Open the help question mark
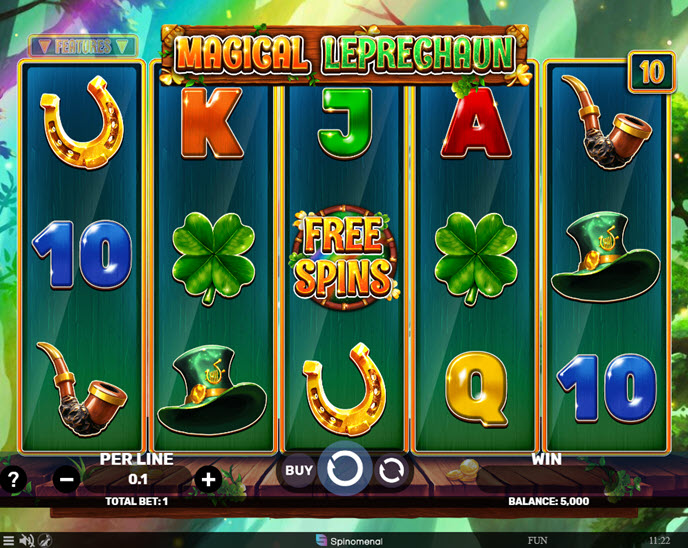This screenshot has width=688, height=548. 13,480
